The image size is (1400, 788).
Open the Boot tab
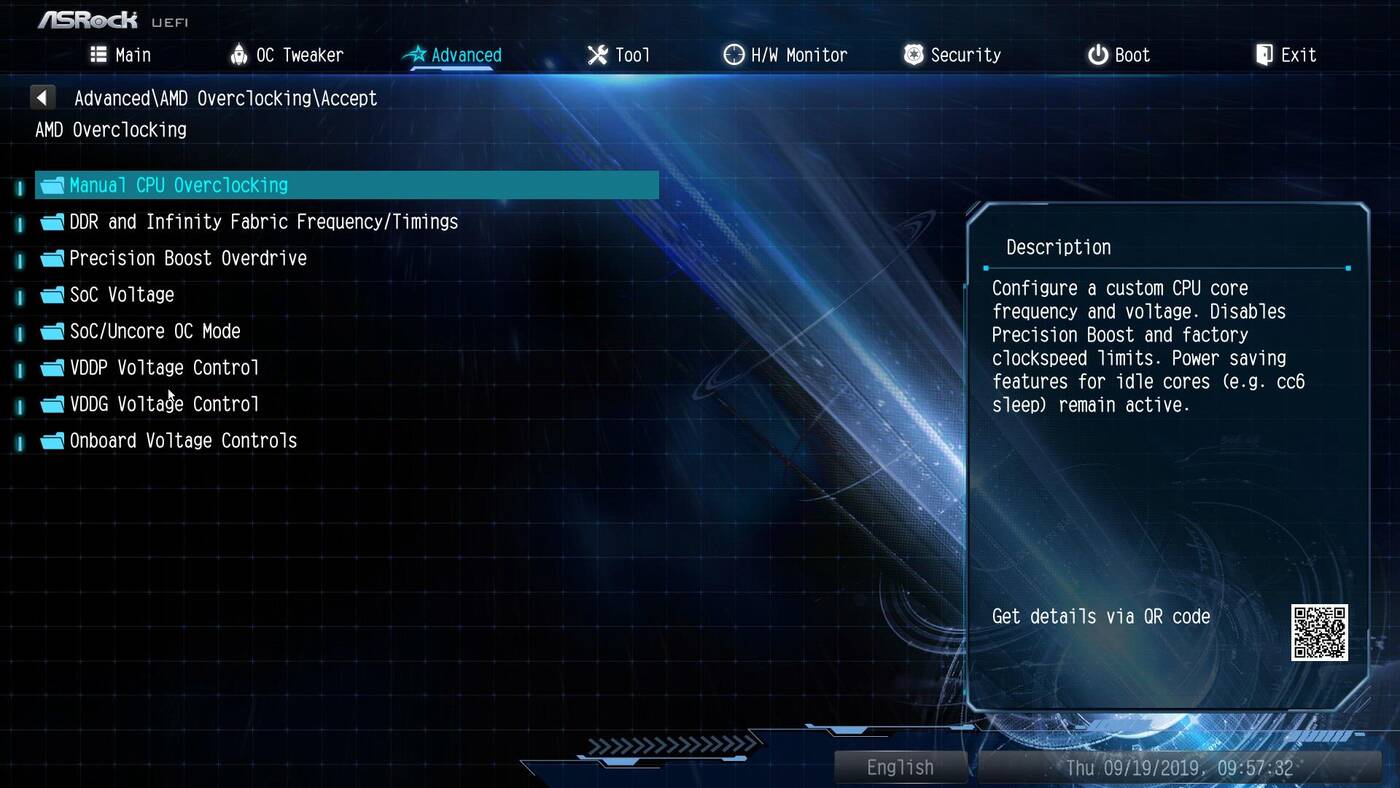click(x=1119, y=55)
